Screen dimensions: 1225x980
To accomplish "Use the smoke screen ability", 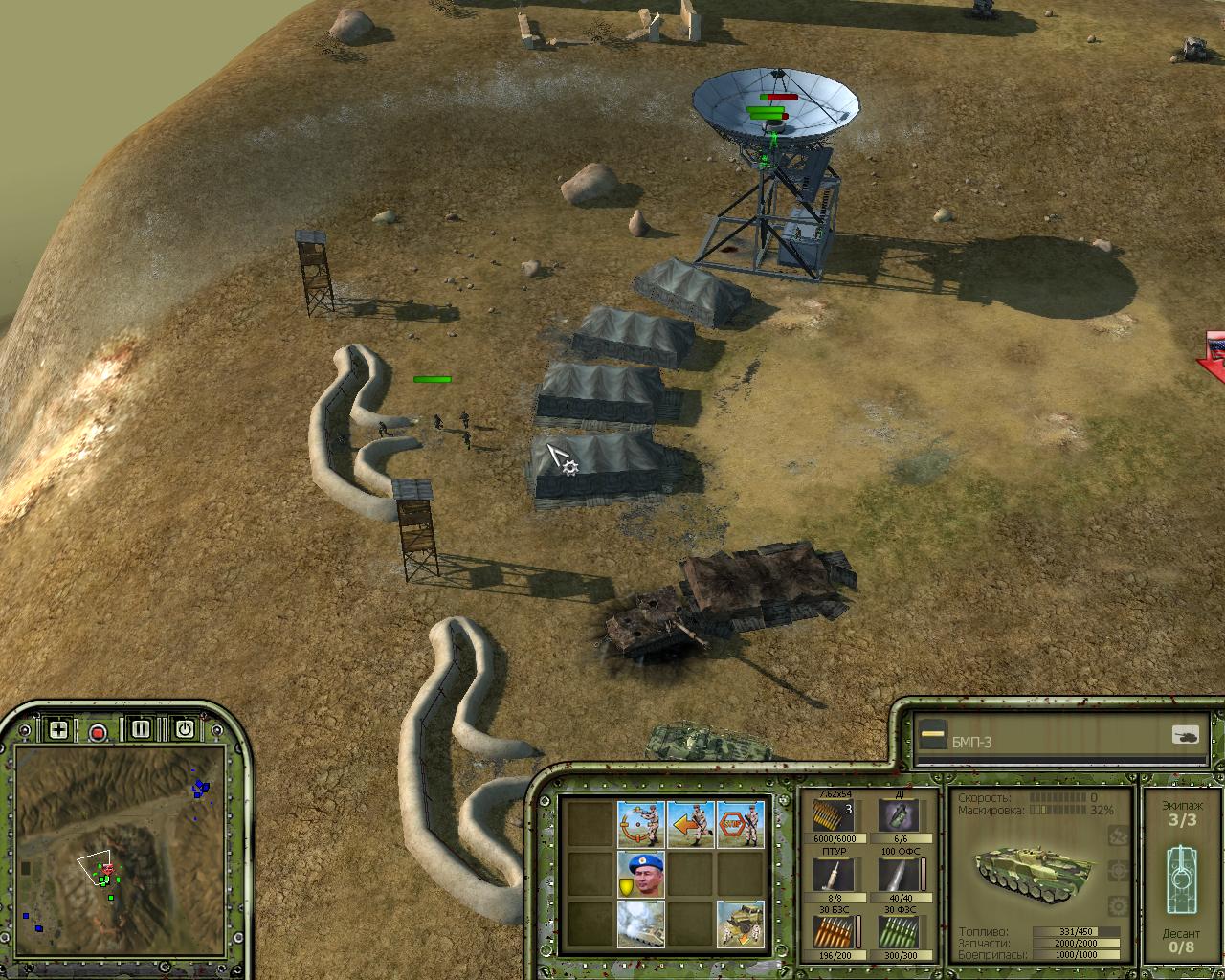I will (641, 924).
